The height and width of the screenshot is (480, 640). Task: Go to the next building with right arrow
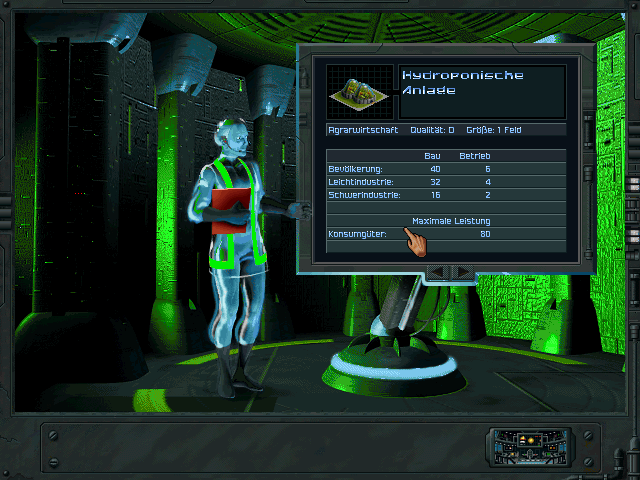tap(463, 271)
